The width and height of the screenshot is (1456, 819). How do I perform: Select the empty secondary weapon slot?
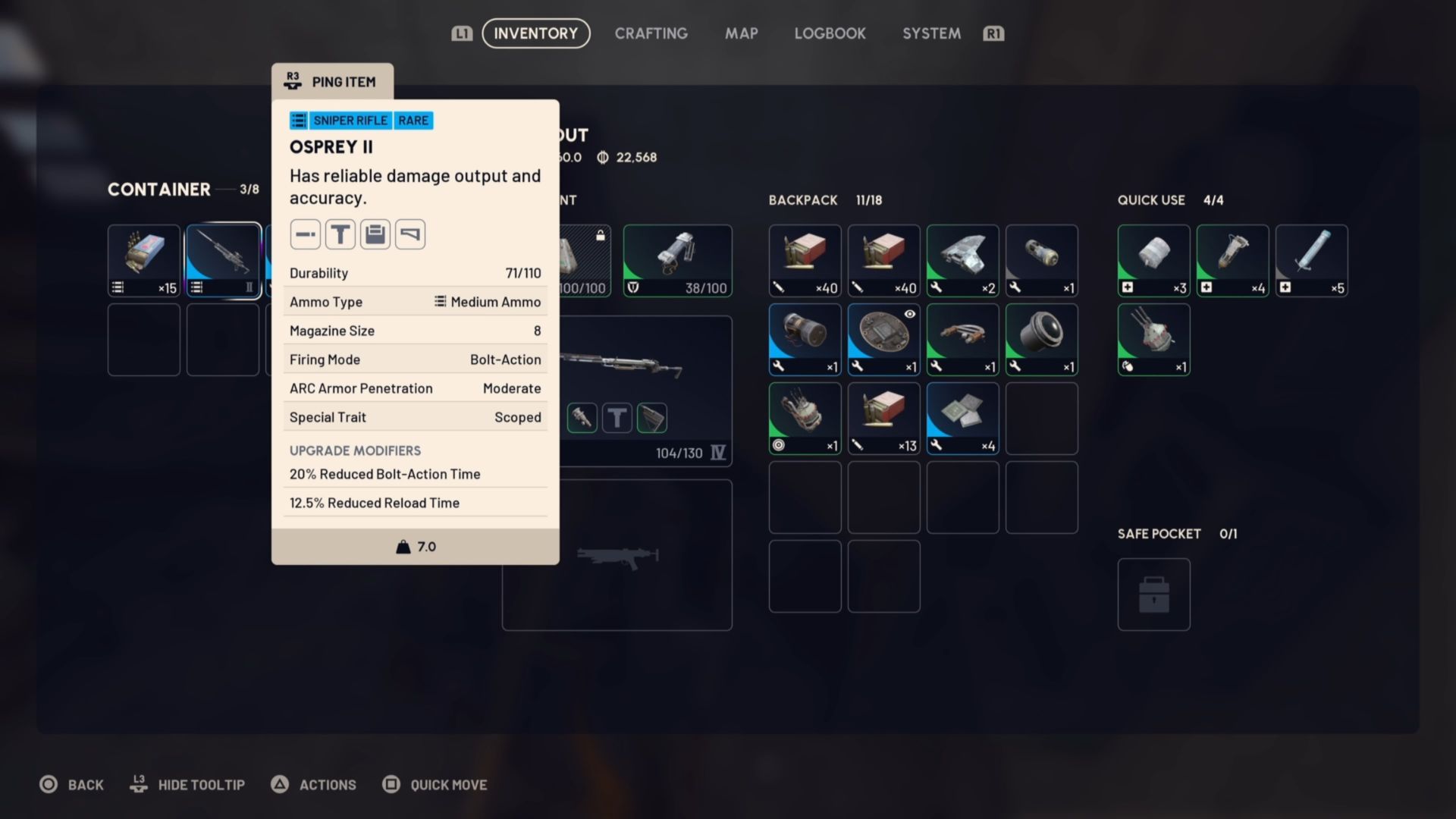(x=617, y=555)
